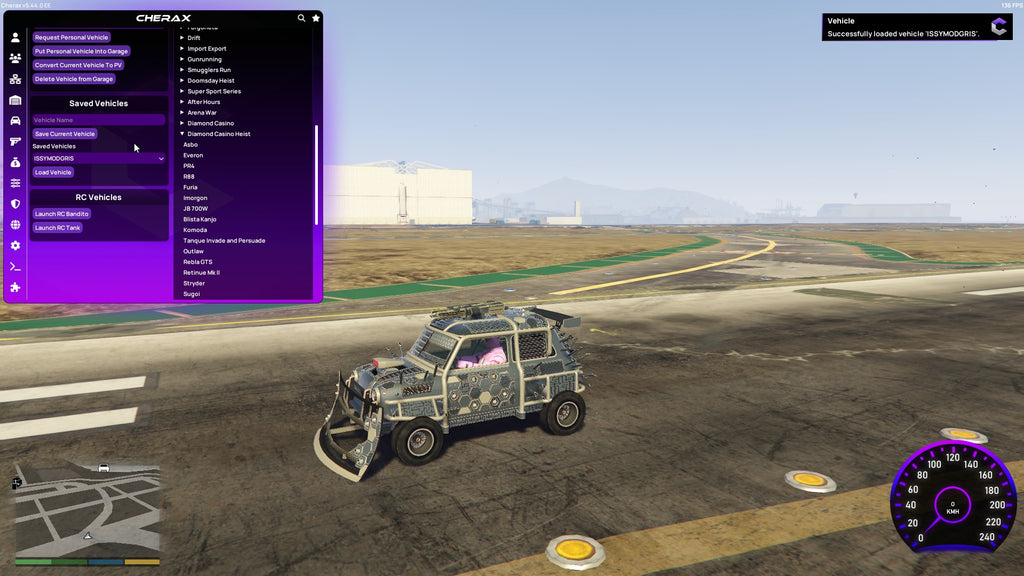Request Personal Vehicle

pyautogui.click(x=71, y=37)
